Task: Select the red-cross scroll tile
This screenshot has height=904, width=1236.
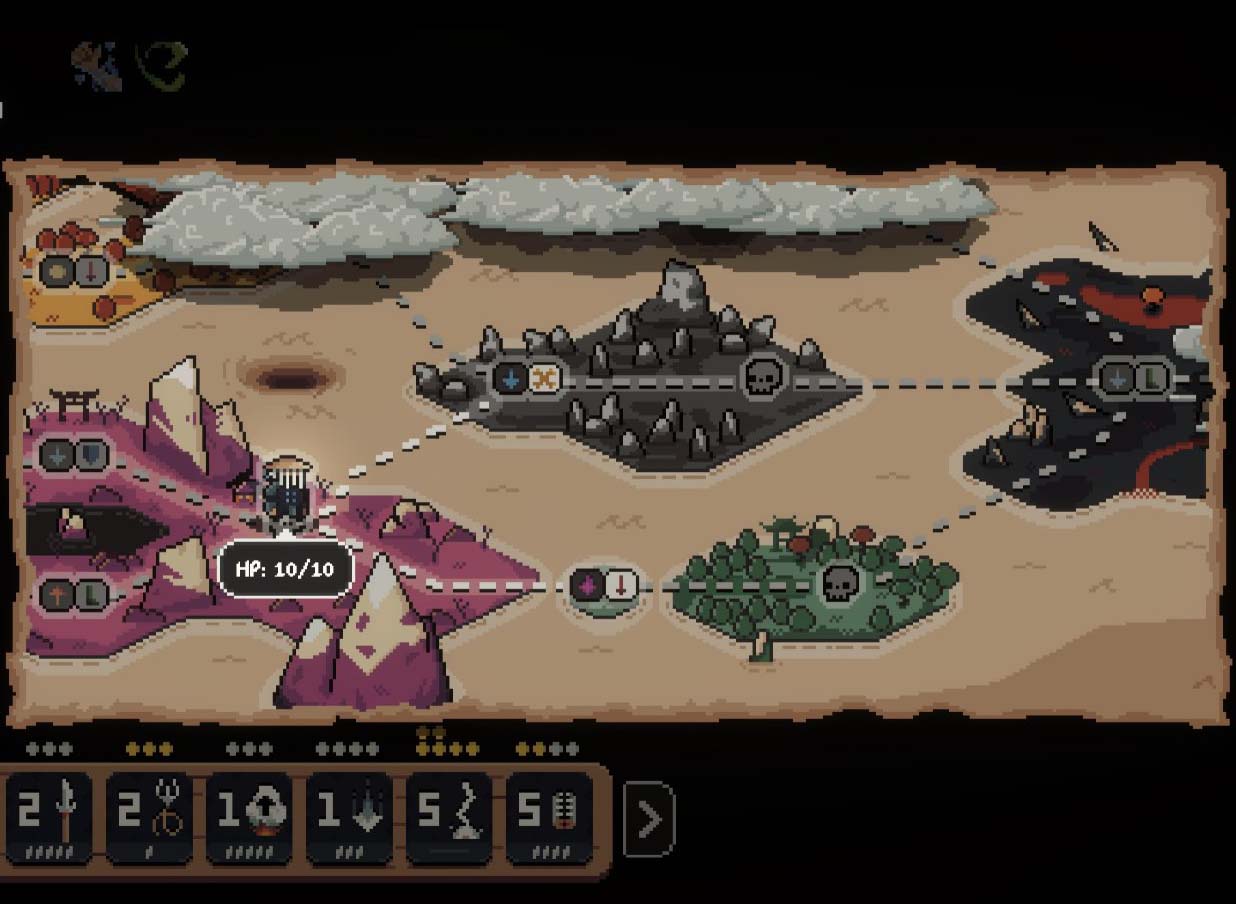Action: pos(549,817)
